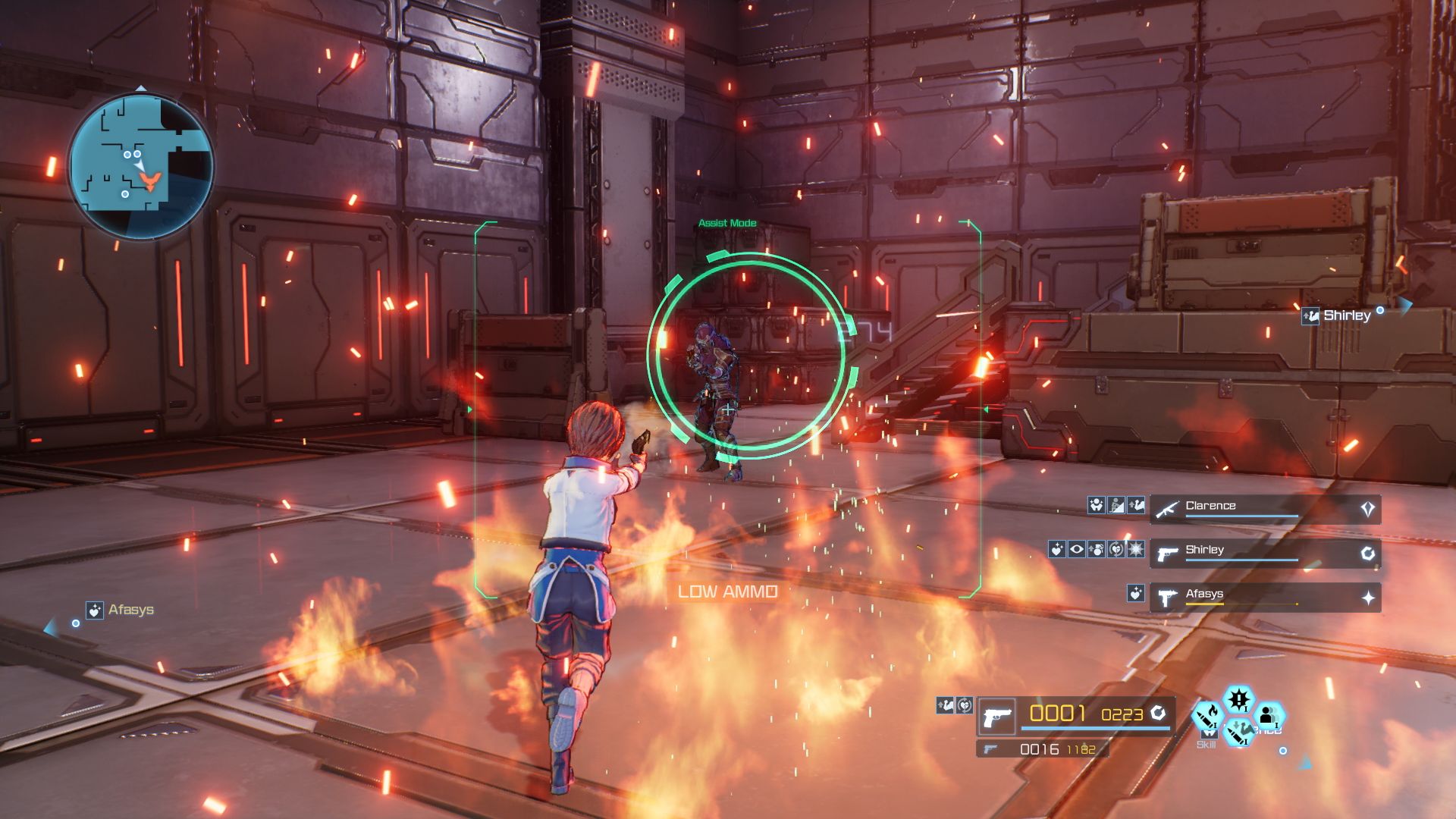Image resolution: width=1456 pixels, height=819 pixels.
Task: Activate the explosion burst skill hexagon
Action: (1238, 699)
